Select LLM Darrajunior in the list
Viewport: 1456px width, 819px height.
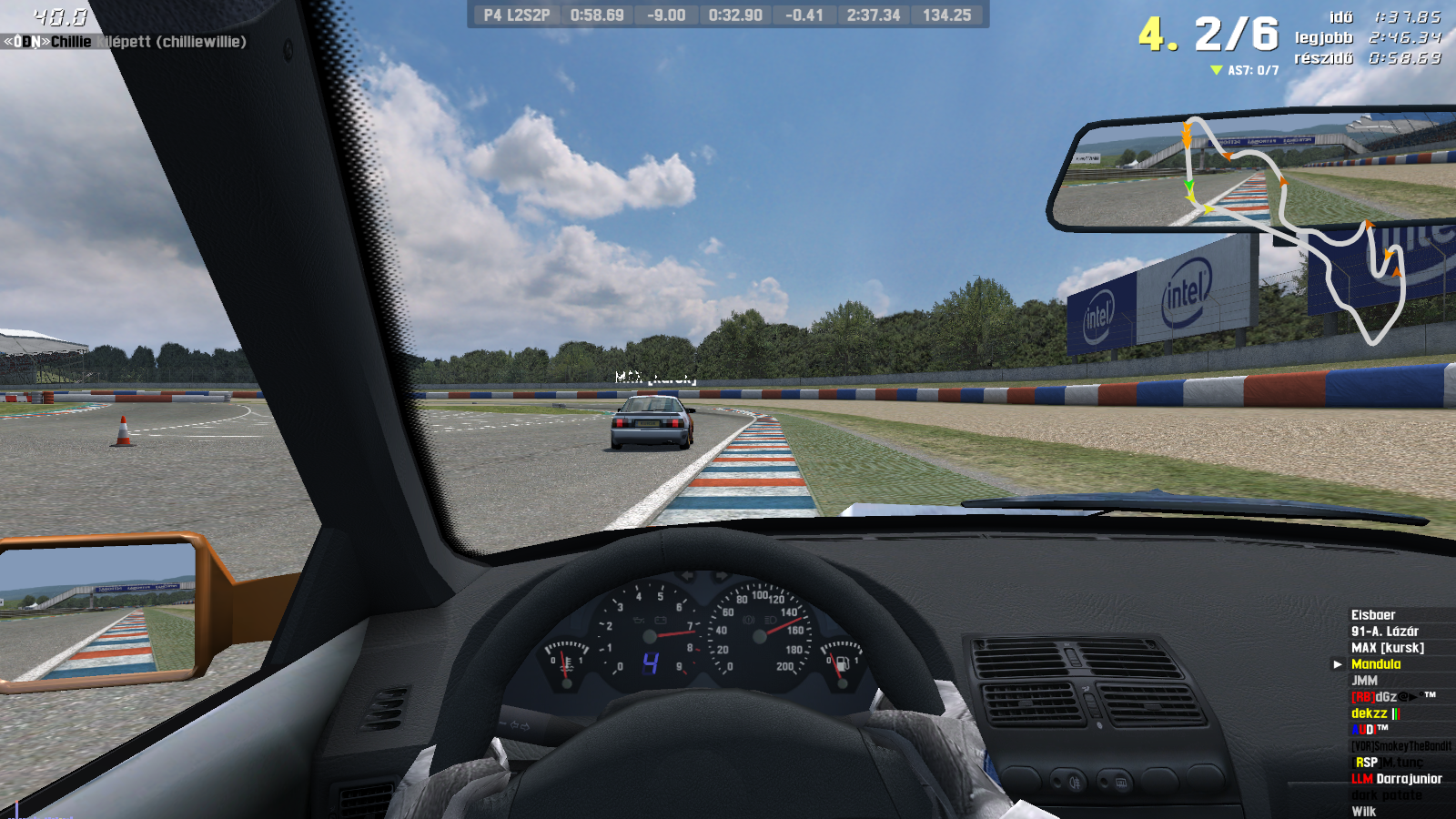point(1397,779)
